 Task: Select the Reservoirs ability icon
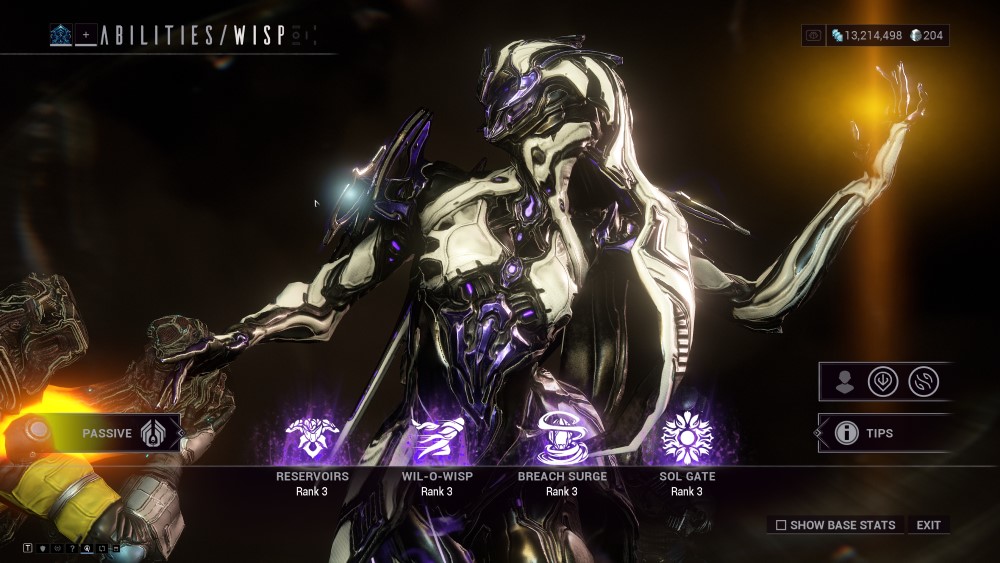(312, 437)
